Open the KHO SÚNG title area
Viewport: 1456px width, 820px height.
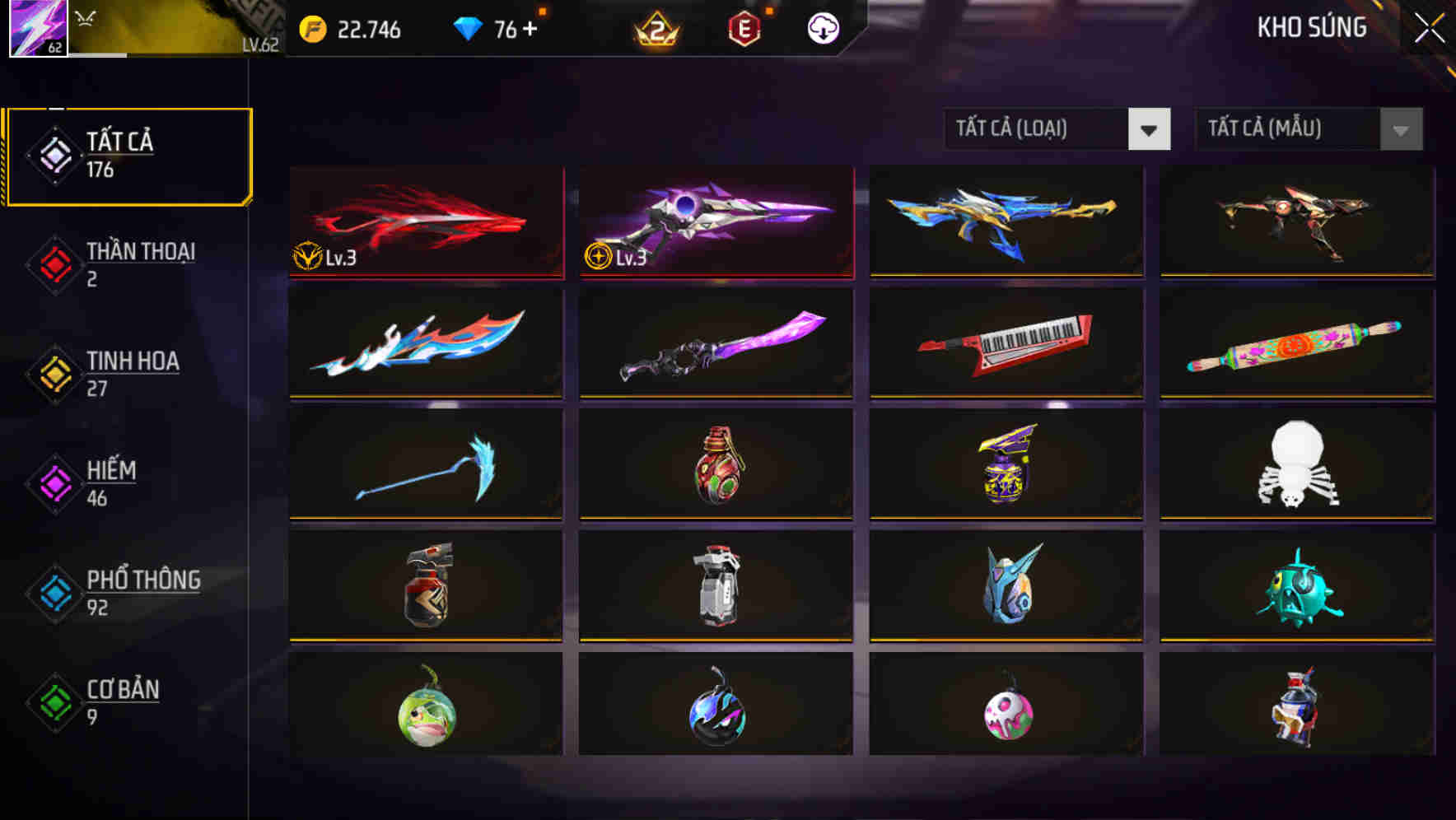point(1311,27)
